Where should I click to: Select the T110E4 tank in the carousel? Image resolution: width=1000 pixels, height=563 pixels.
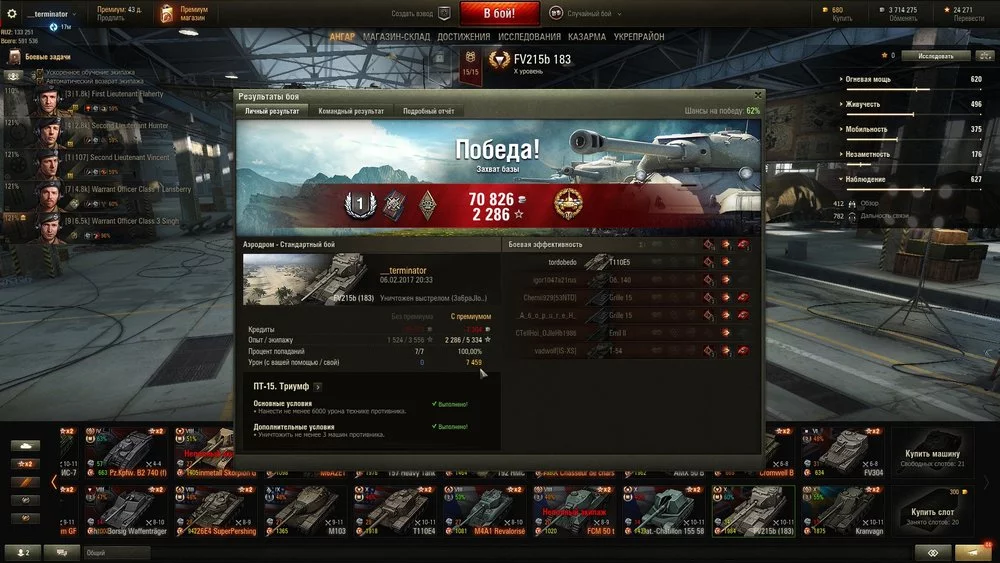tap(397, 510)
